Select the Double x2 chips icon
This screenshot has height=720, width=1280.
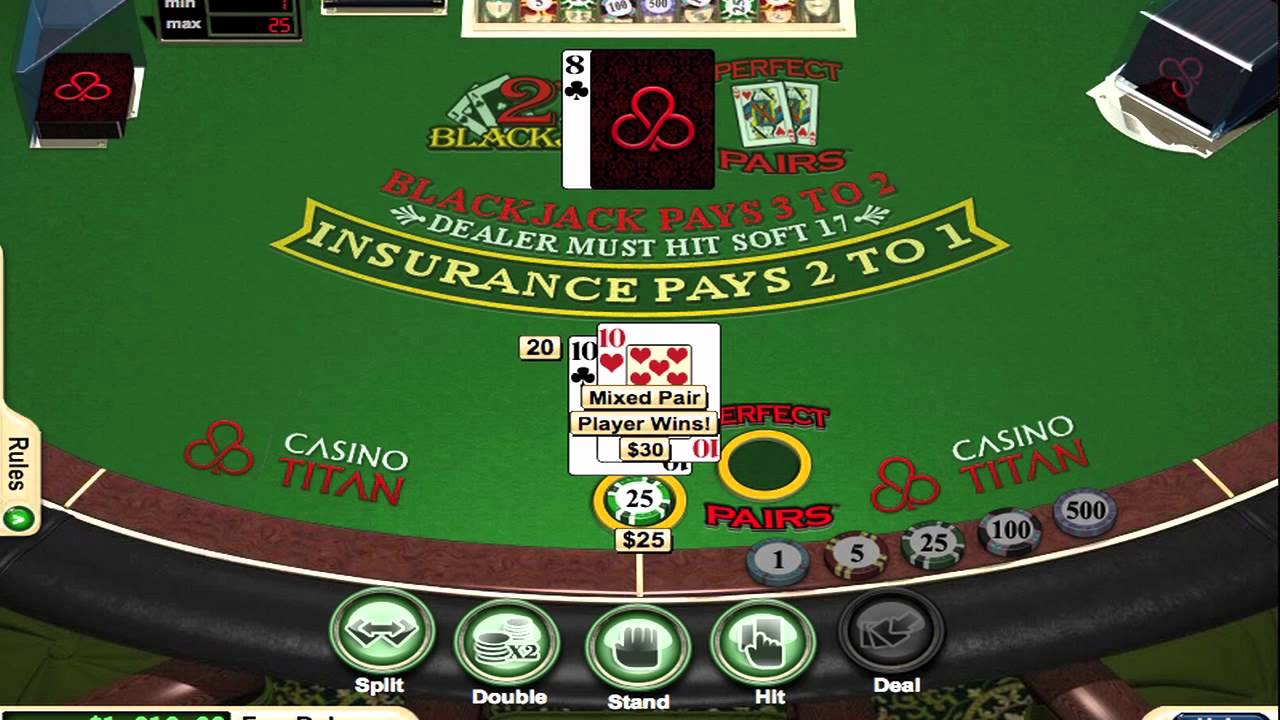(x=510, y=640)
